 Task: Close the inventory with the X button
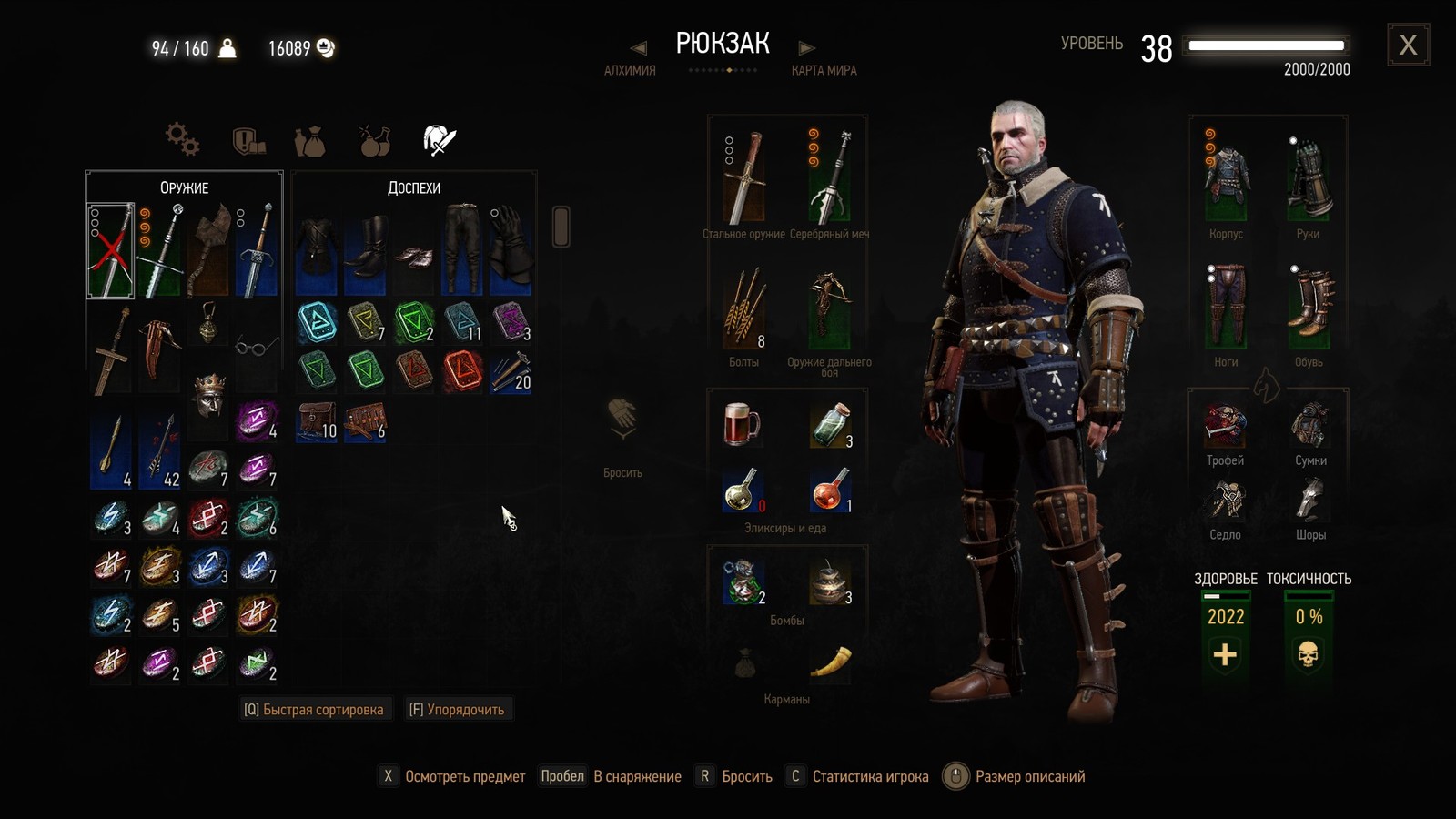pos(1408,45)
